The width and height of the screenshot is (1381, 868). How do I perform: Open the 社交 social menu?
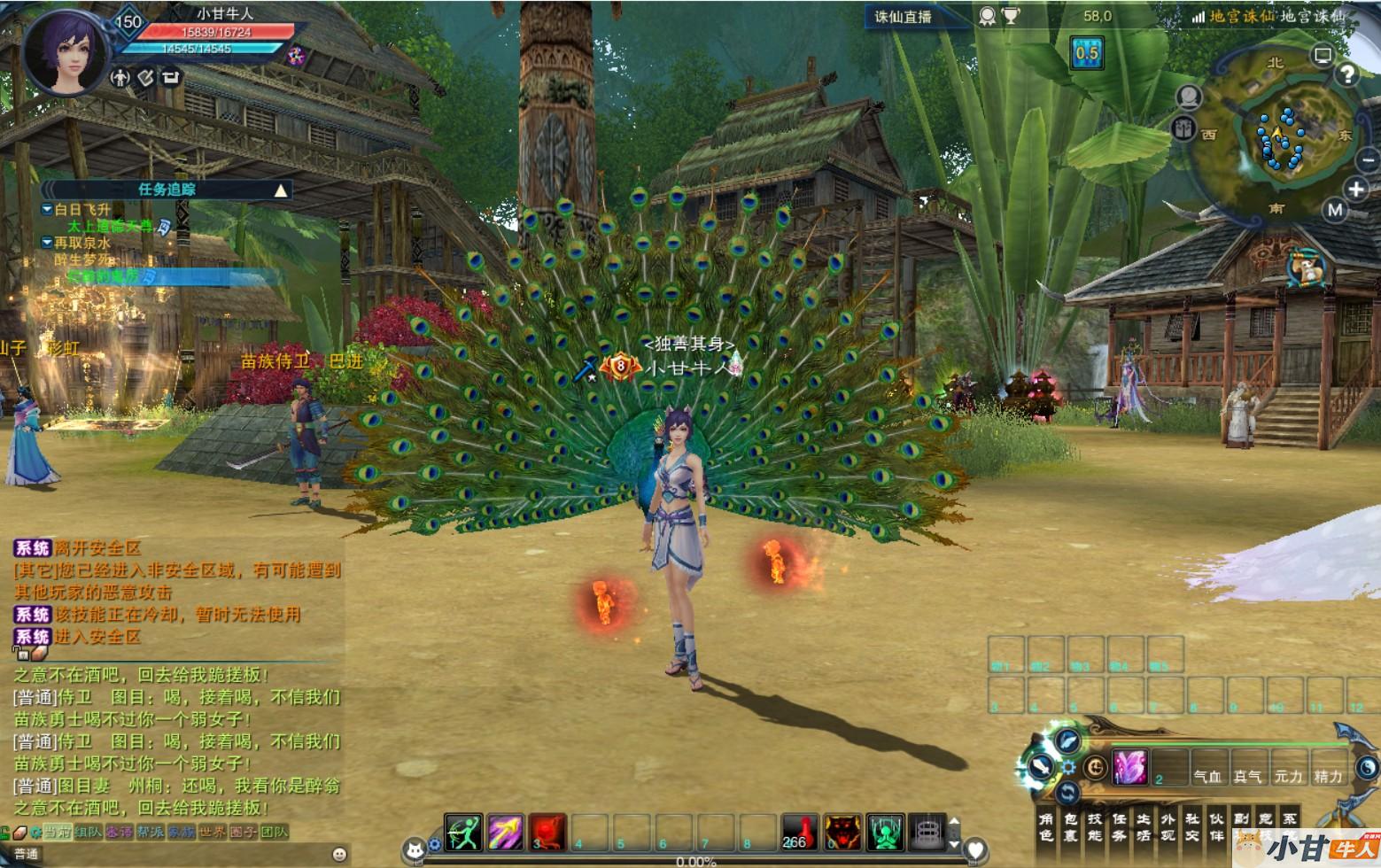(1192, 826)
